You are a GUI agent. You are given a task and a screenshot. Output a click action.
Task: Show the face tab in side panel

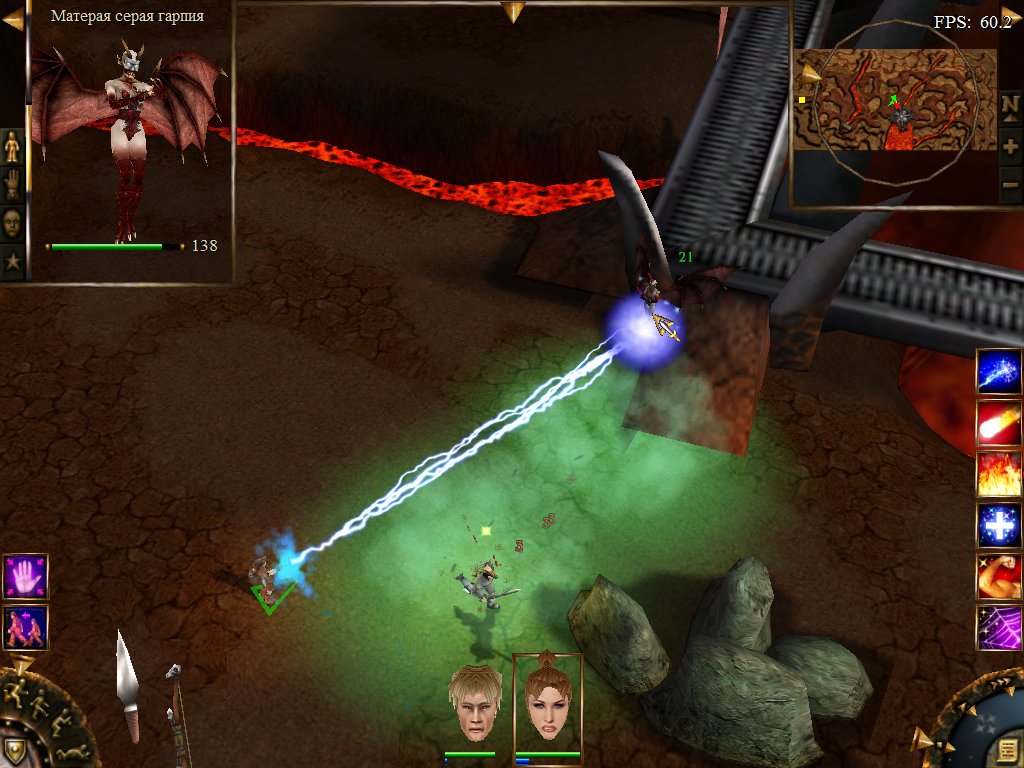[x=12, y=222]
